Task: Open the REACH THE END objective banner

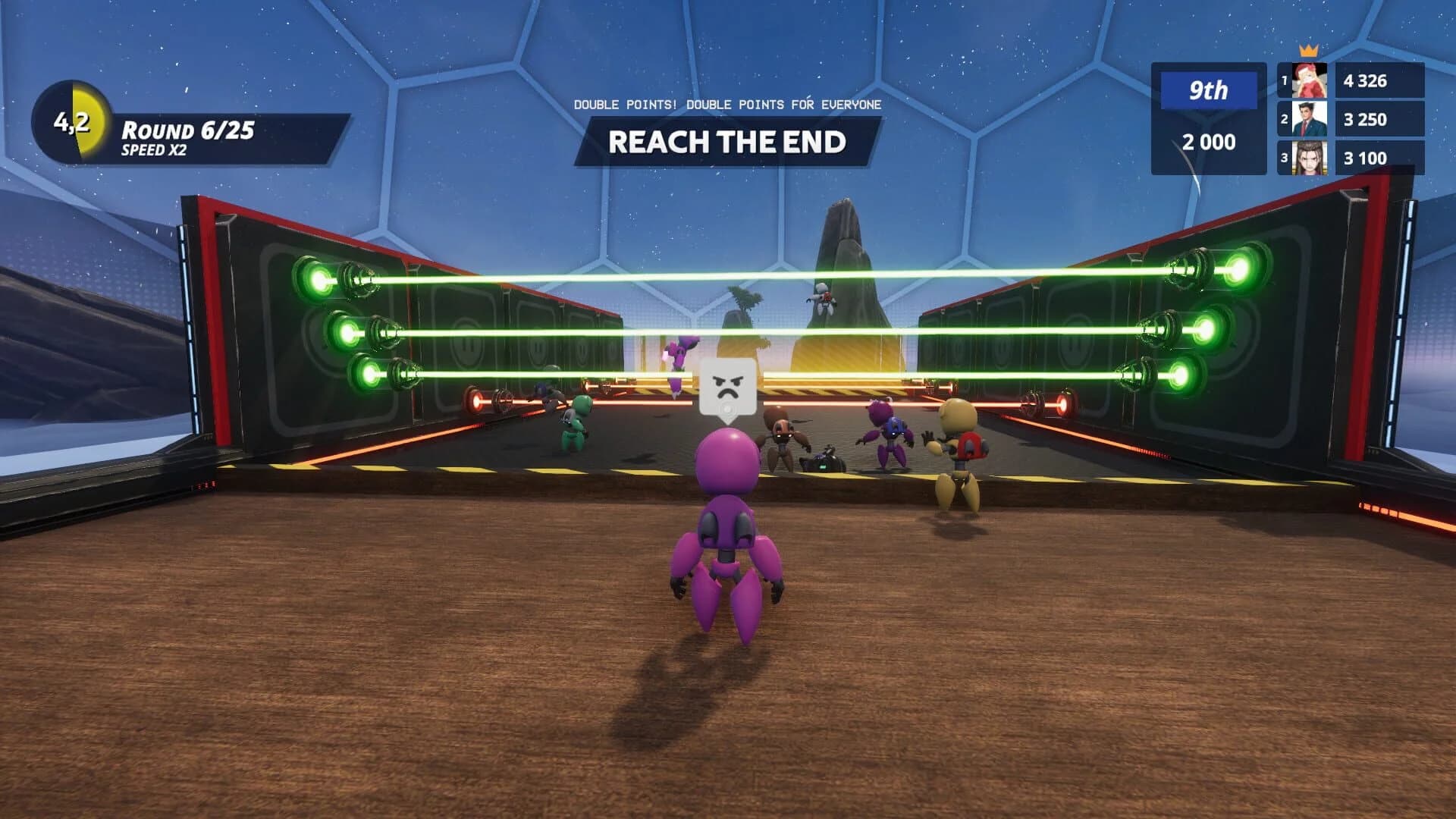Action: tap(726, 141)
